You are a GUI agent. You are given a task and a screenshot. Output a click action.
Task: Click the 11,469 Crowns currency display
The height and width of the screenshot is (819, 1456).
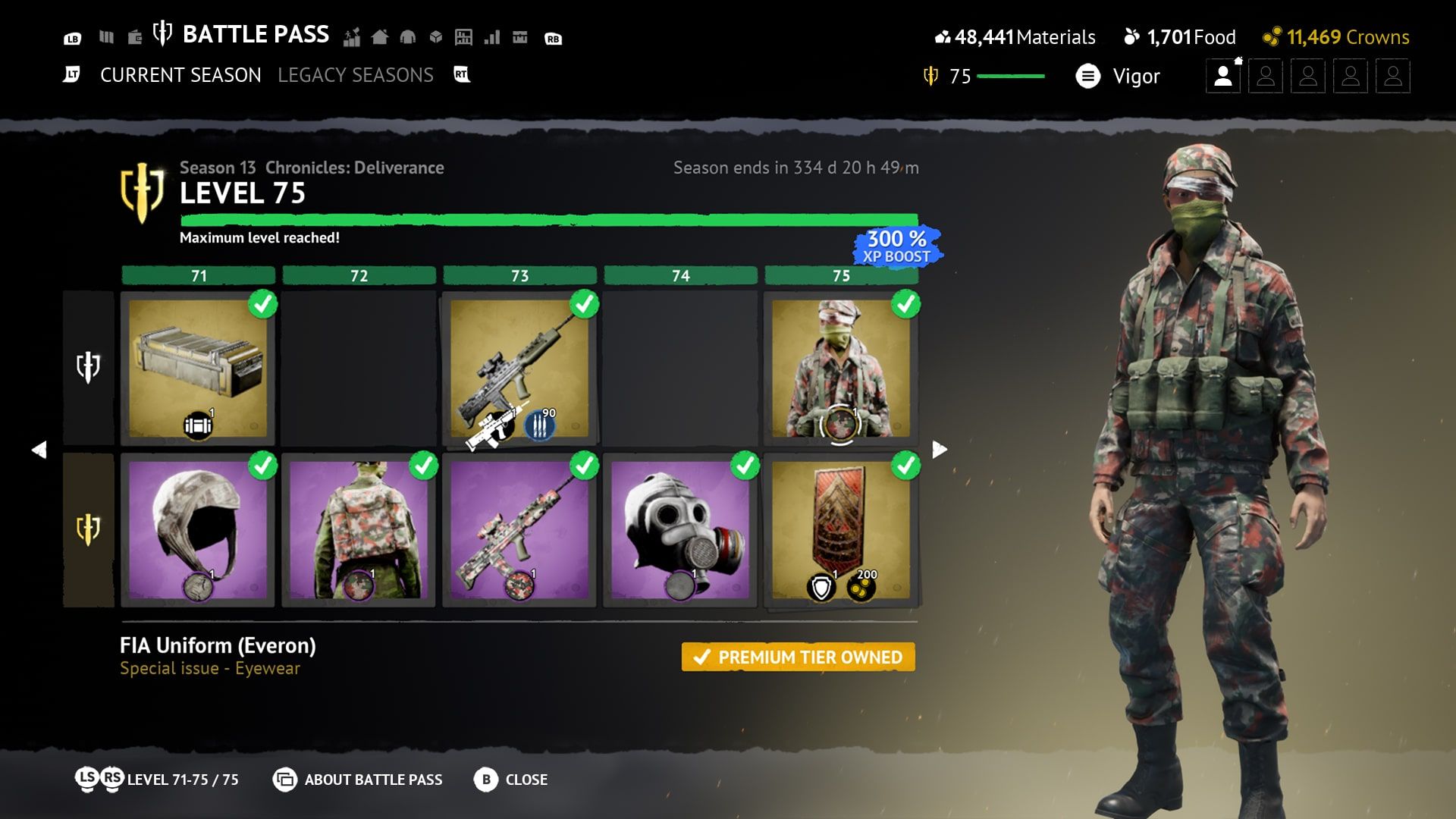point(1335,37)
